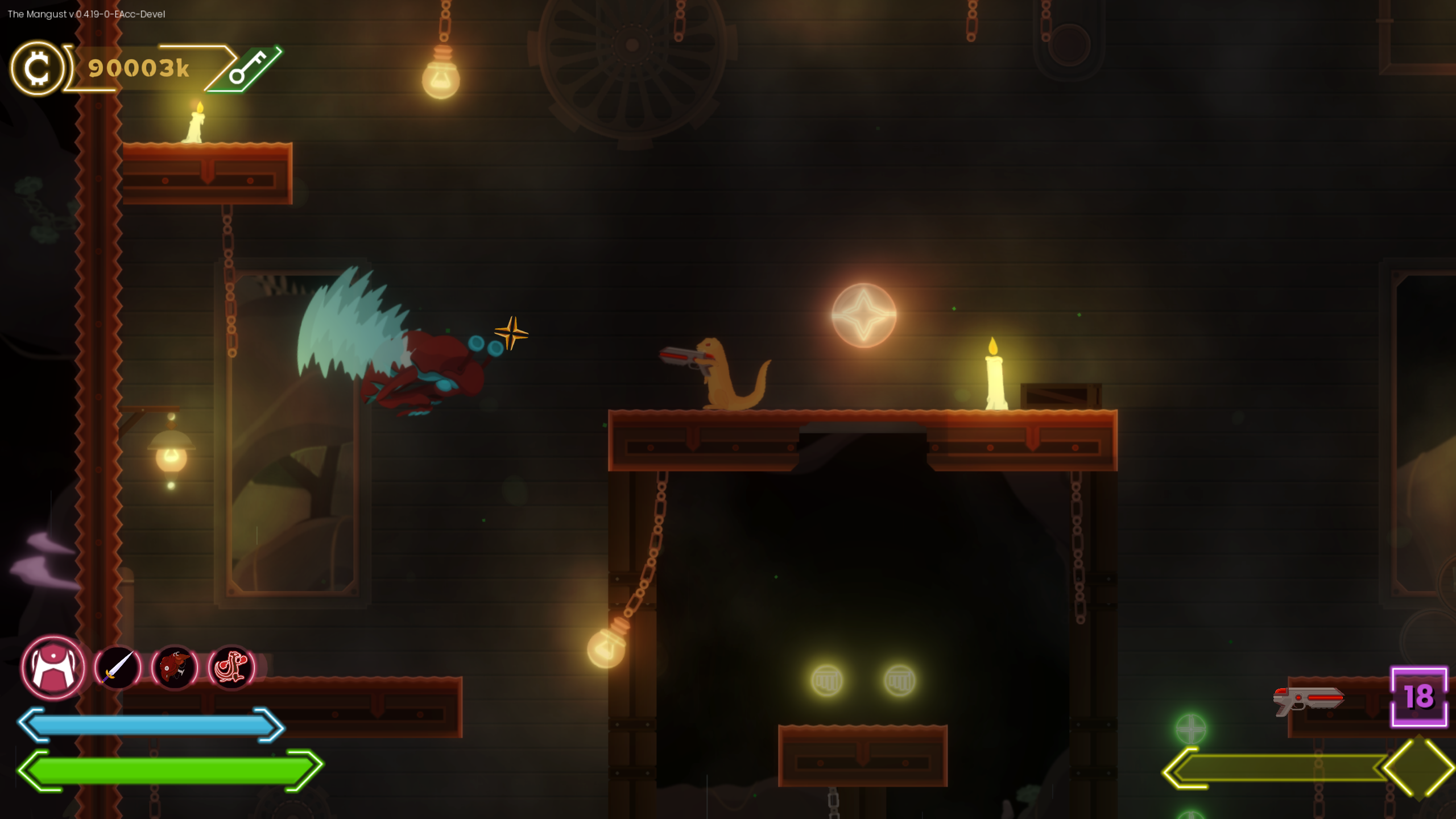Click the version text The Mangust
Screen dimensions: 1456x819
coord(85,13)
